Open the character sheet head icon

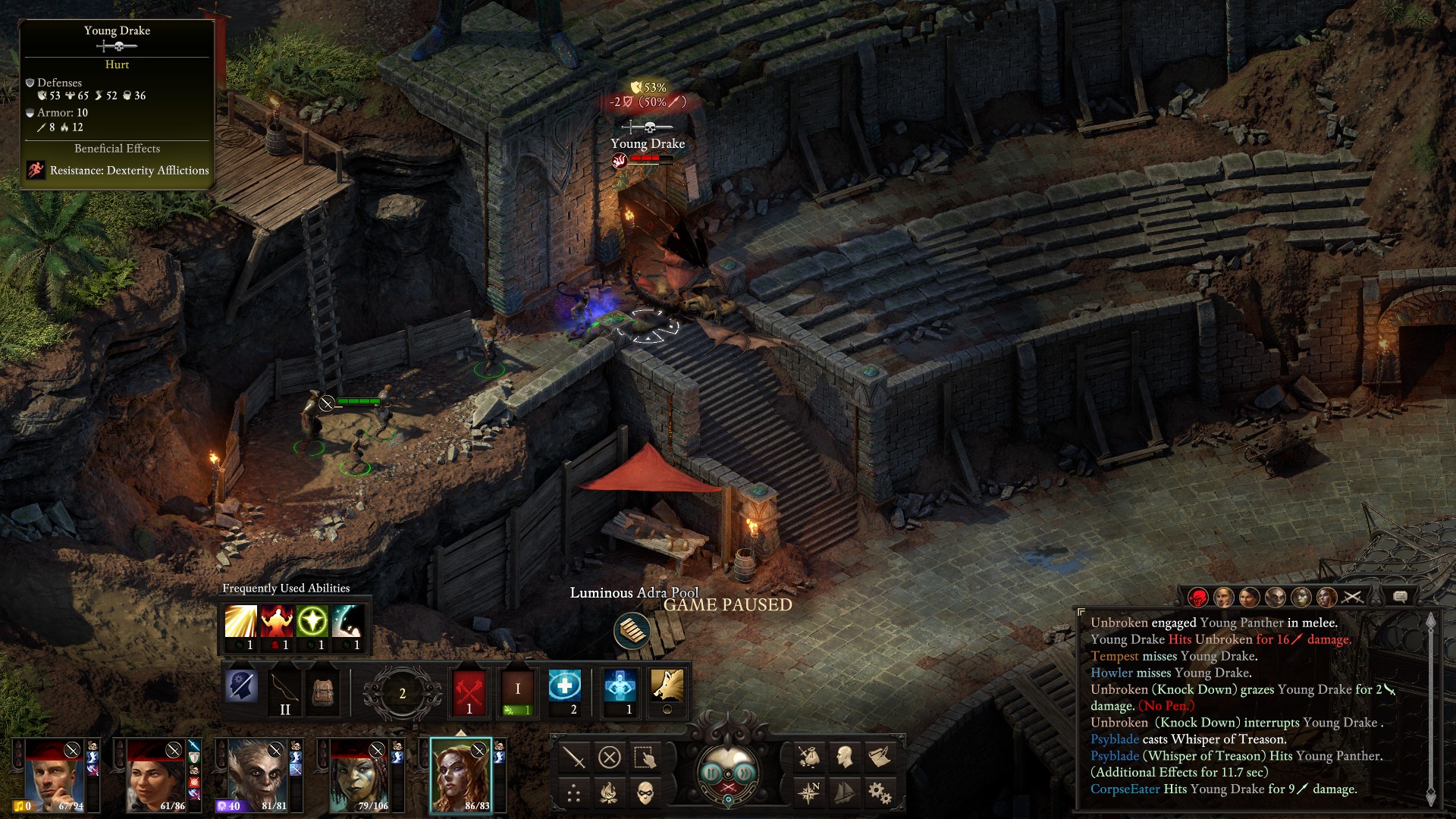point(844,756)
